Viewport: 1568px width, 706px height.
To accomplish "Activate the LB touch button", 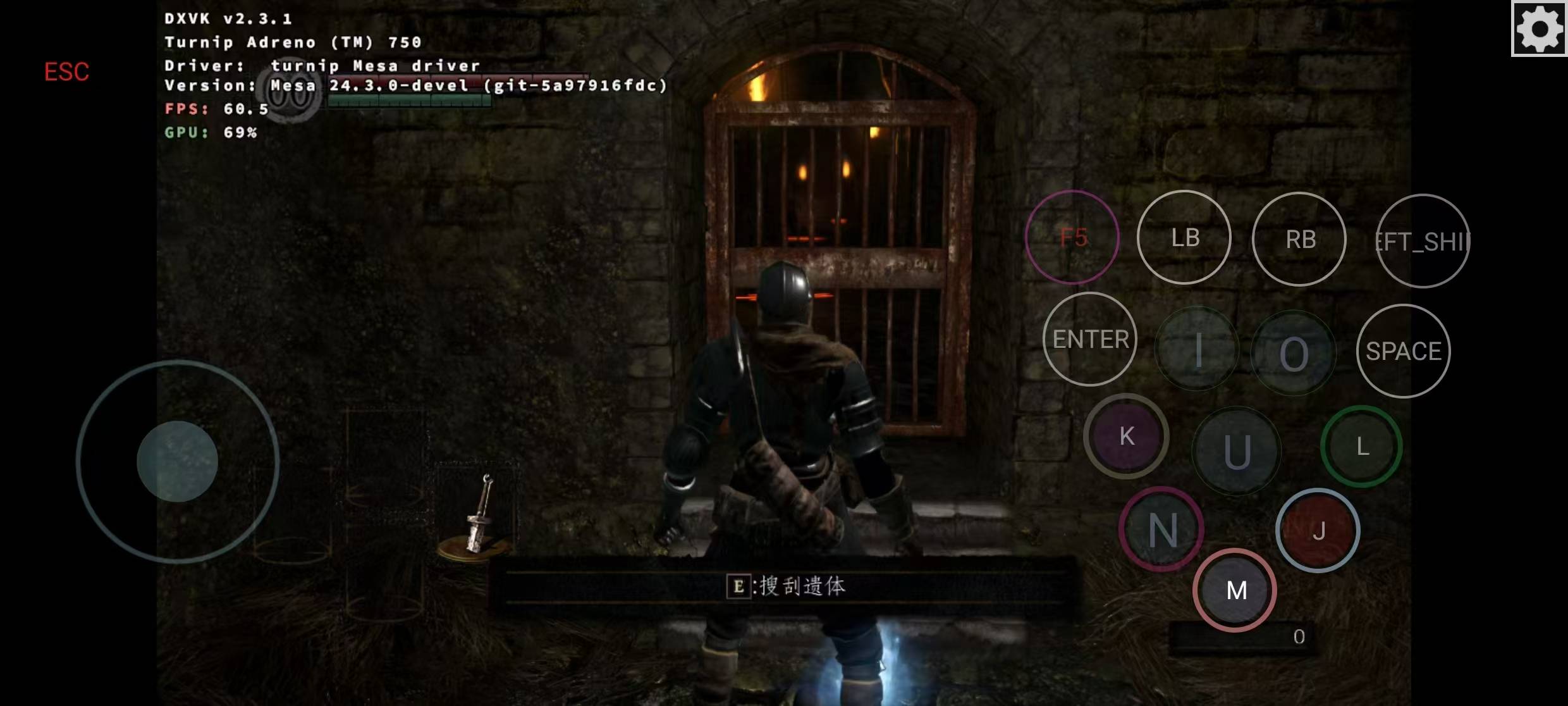I will [x=1184, y=237].
